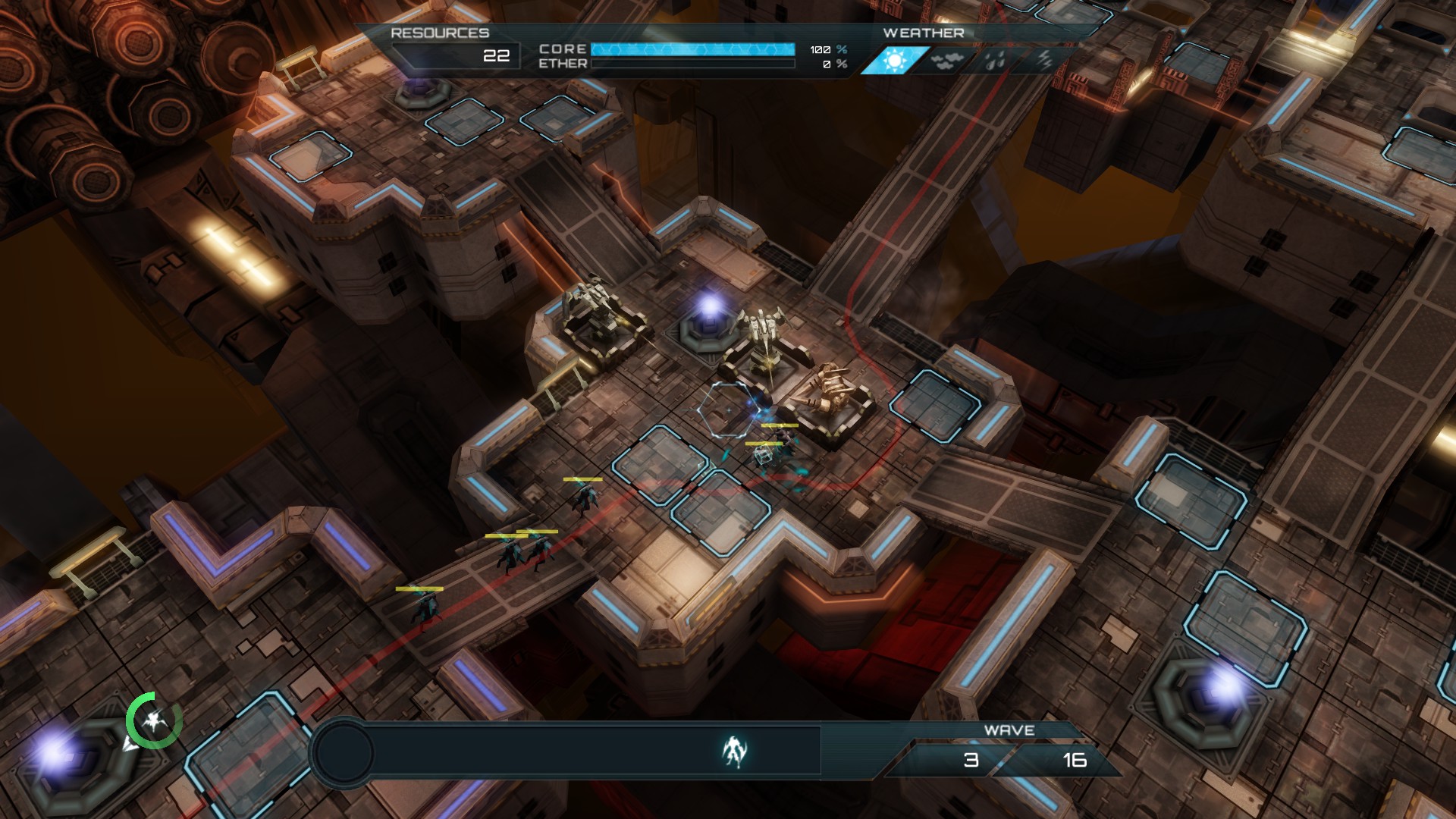Select the empty circular slot on wave bar
Image resolution: width=1456 pixels, height=819 pixels.
[x=344, y=753]
